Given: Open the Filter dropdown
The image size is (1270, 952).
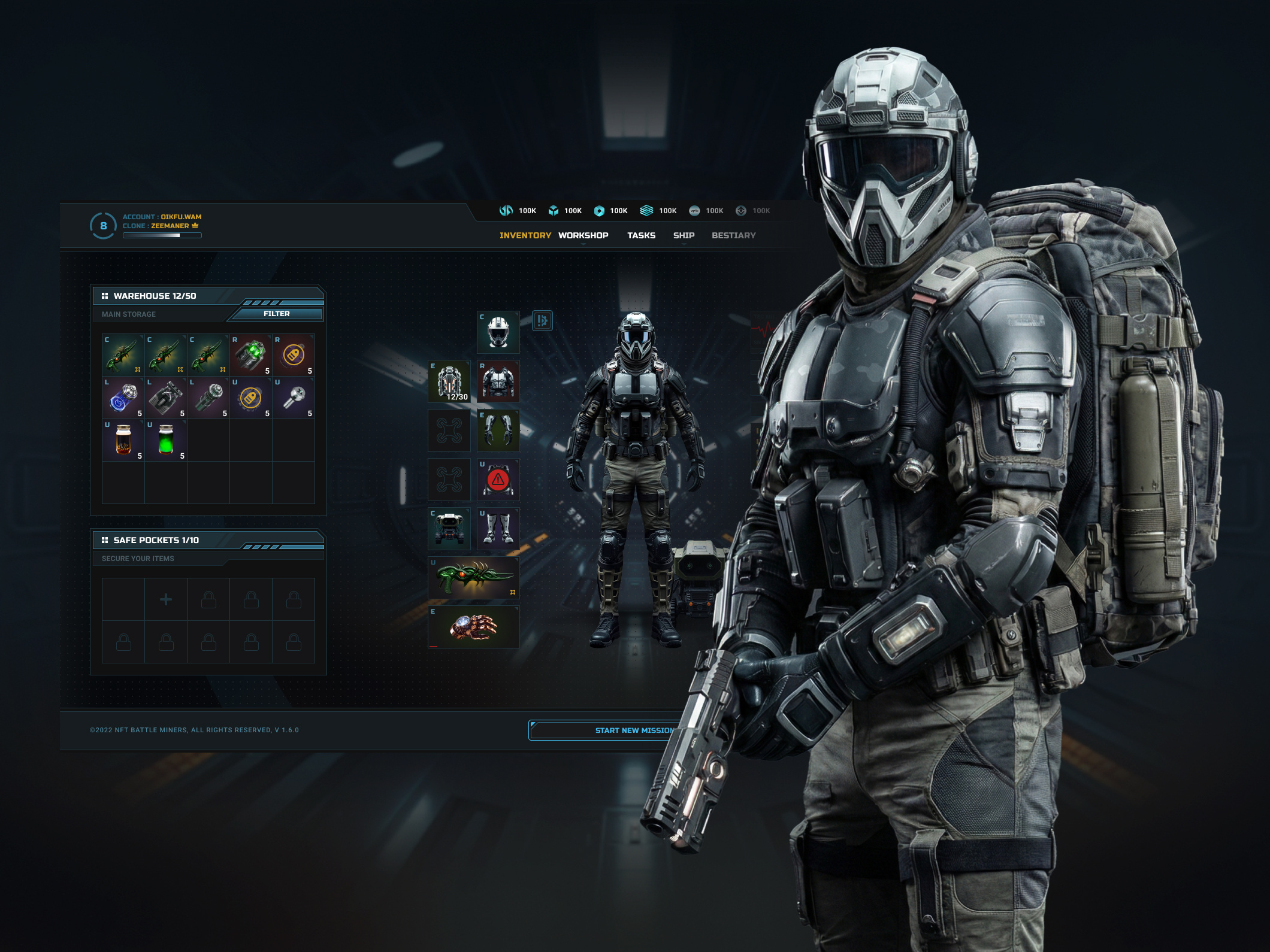Looking at the screenshot, I should pyautogui.click(x=276, y=314).
